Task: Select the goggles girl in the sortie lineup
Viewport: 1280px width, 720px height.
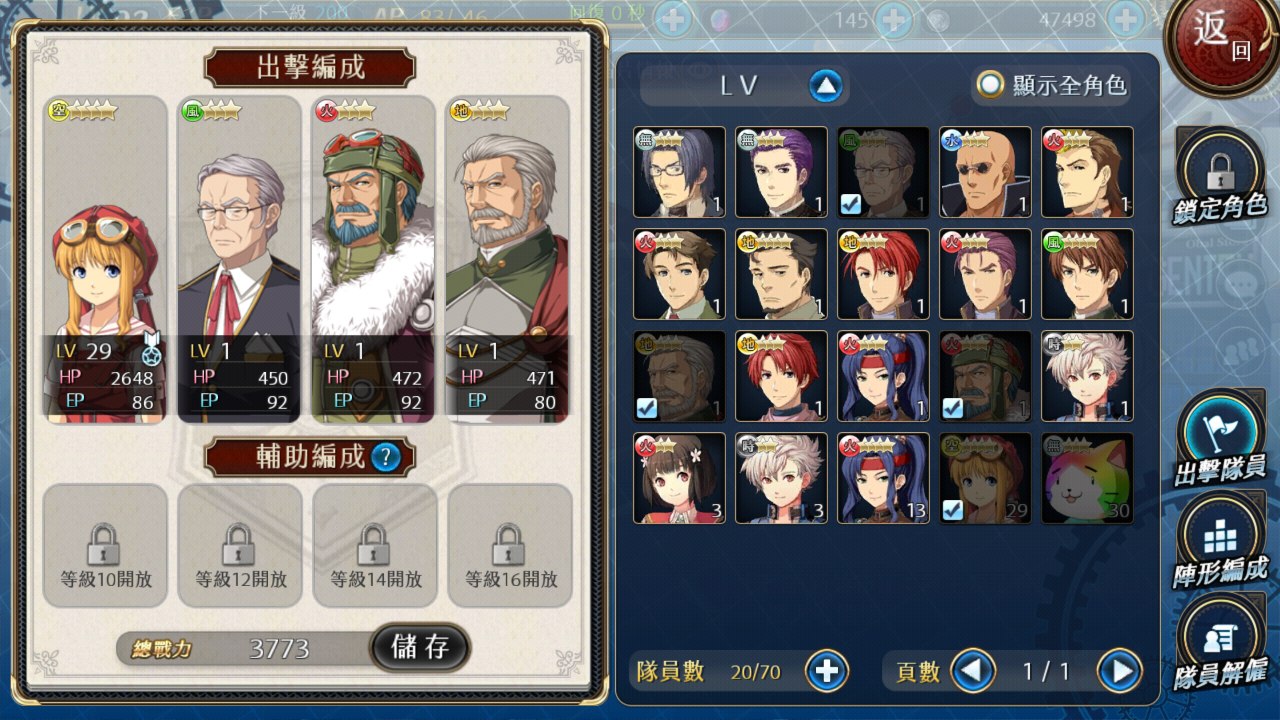Action: tap(105, 260)
